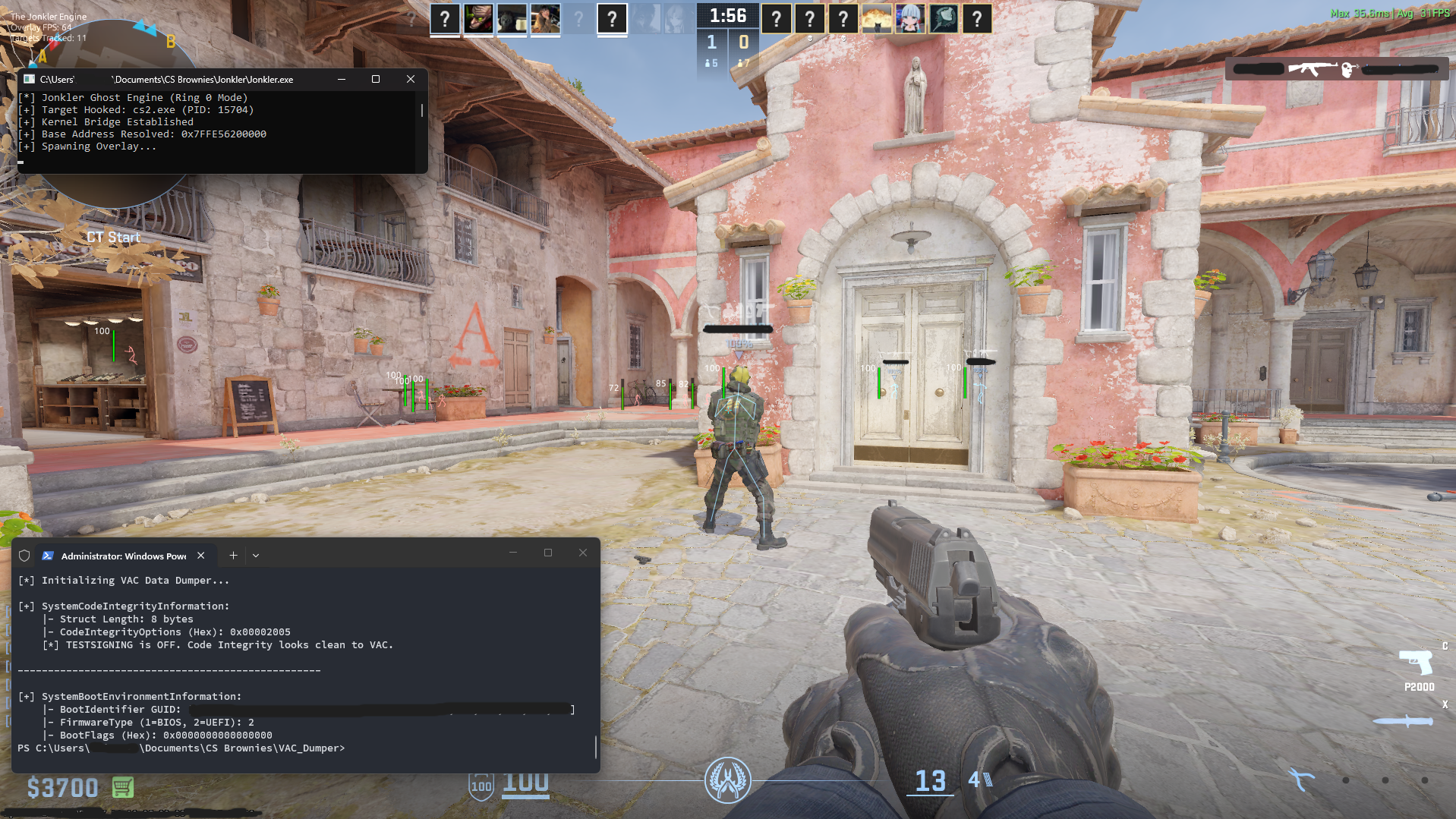The height and width of the screenshot is (819, 1456).
Task: Select the explosion with cat player avatar
Action: coord(877,18)
